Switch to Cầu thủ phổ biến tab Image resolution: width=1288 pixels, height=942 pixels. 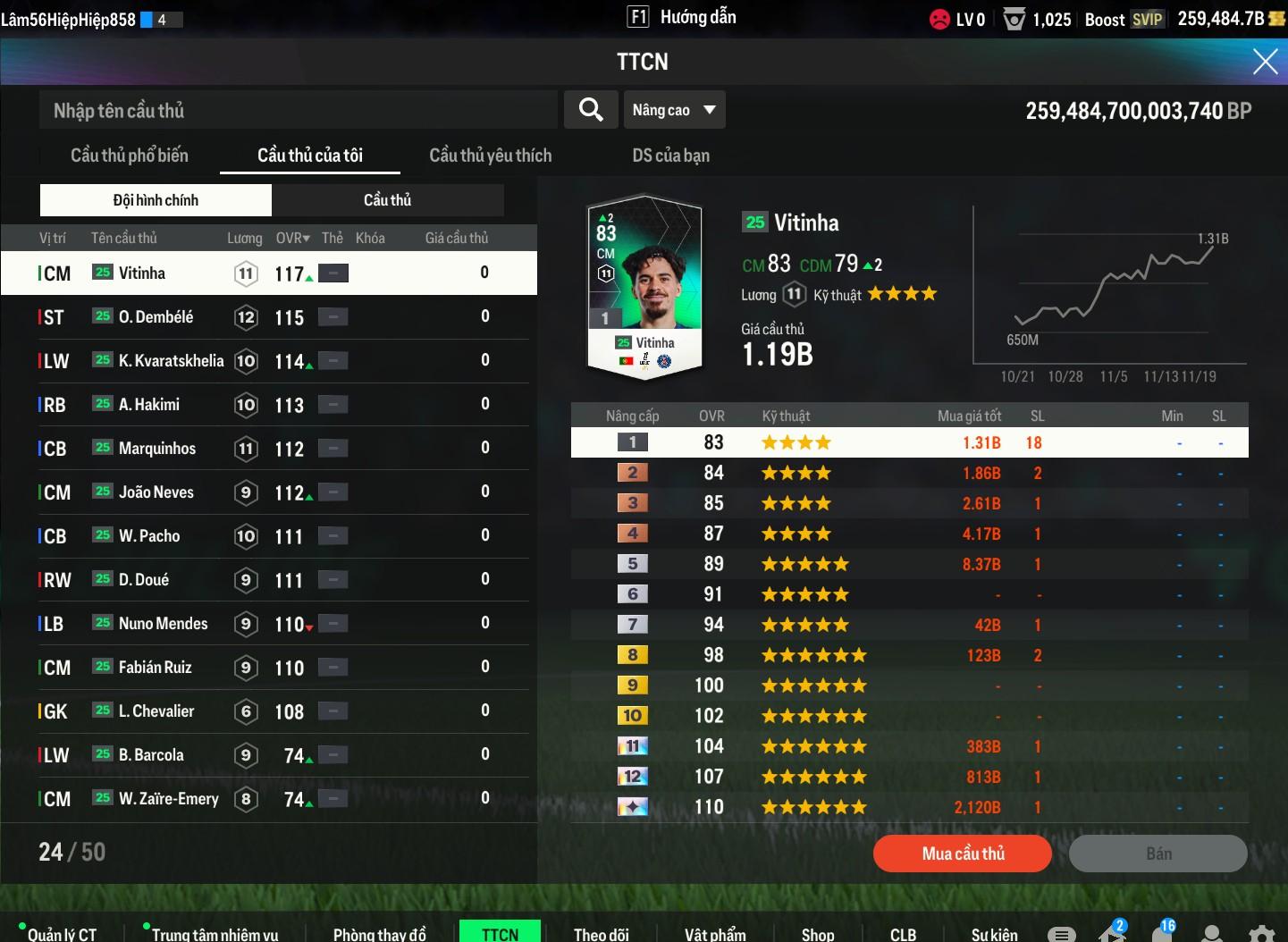click(130, 156)
